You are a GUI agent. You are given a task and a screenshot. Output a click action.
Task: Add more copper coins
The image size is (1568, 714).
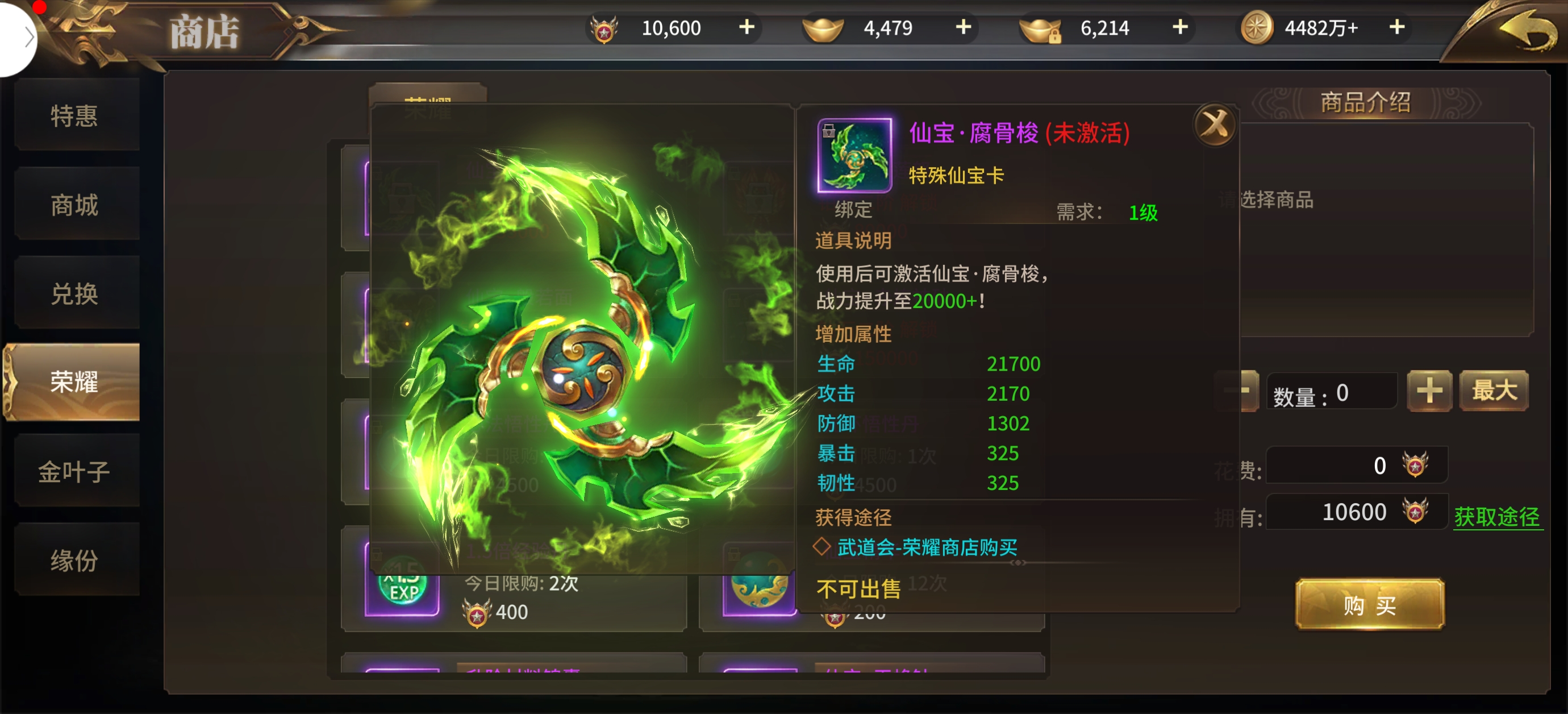pos(1397,27)
